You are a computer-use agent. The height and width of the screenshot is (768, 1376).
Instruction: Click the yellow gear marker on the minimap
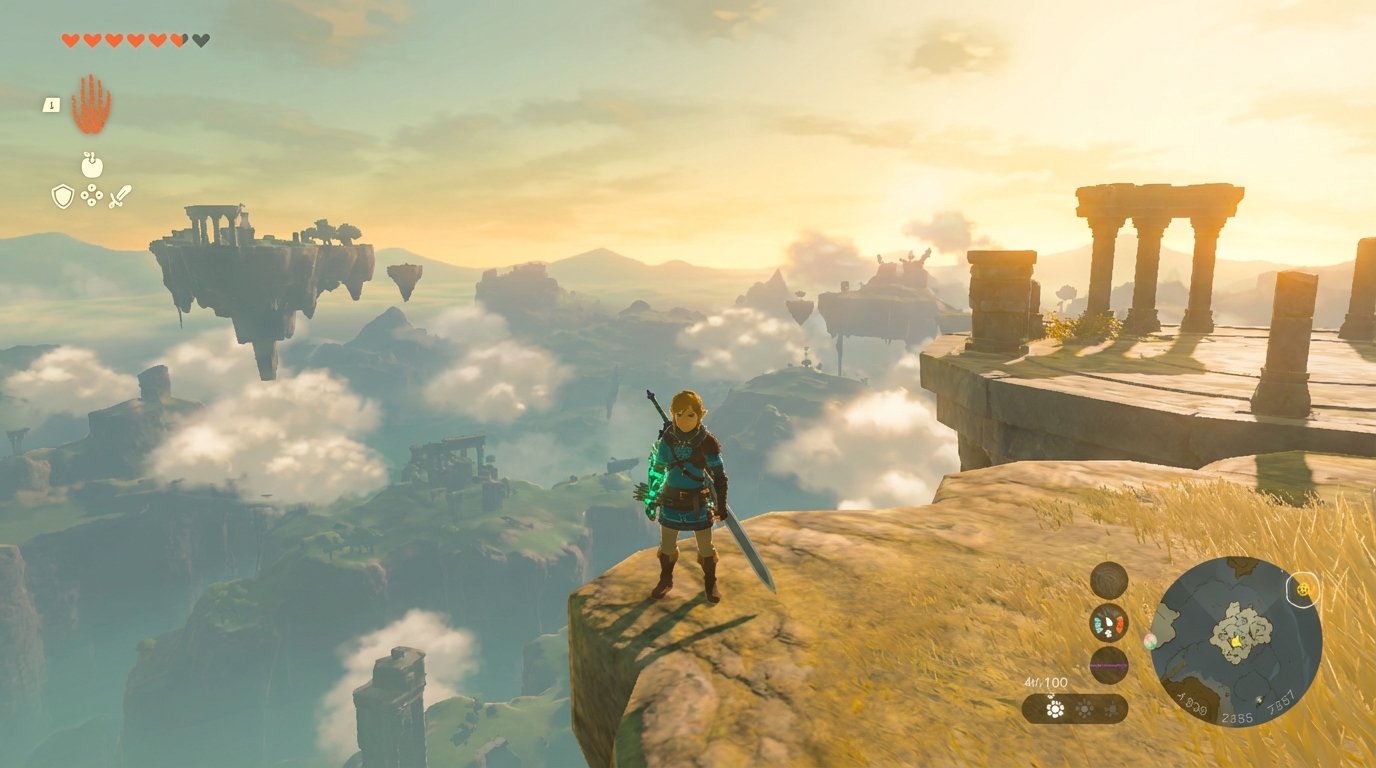coord(1304,590)
